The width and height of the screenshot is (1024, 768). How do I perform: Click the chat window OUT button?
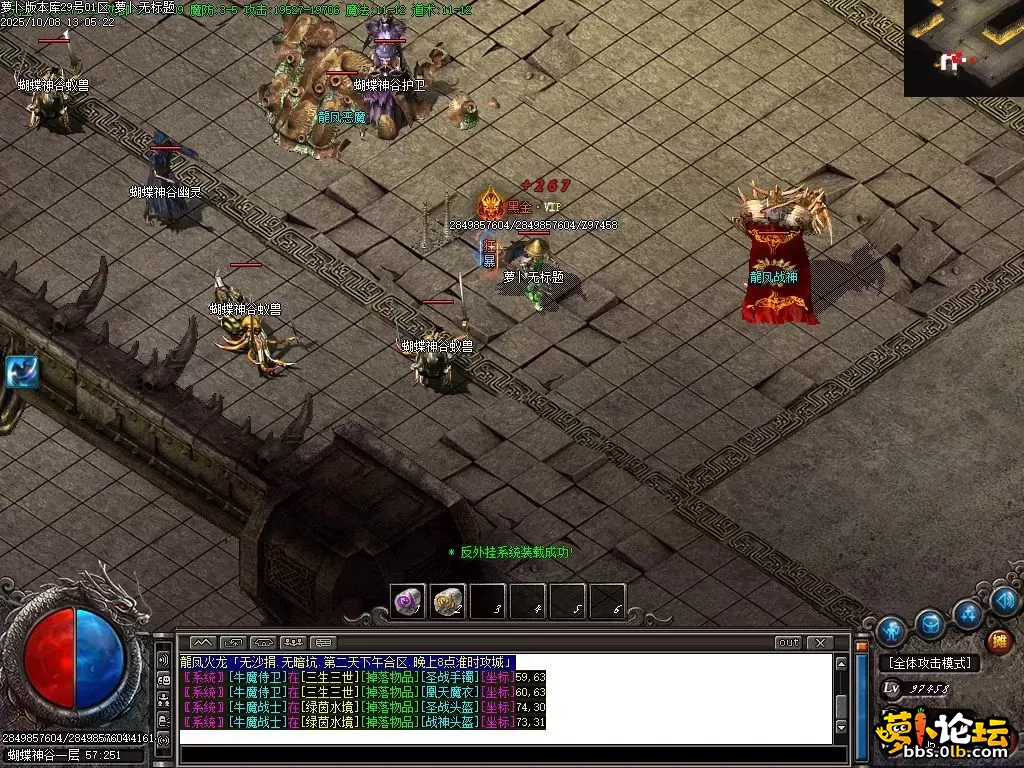[788, 642]
